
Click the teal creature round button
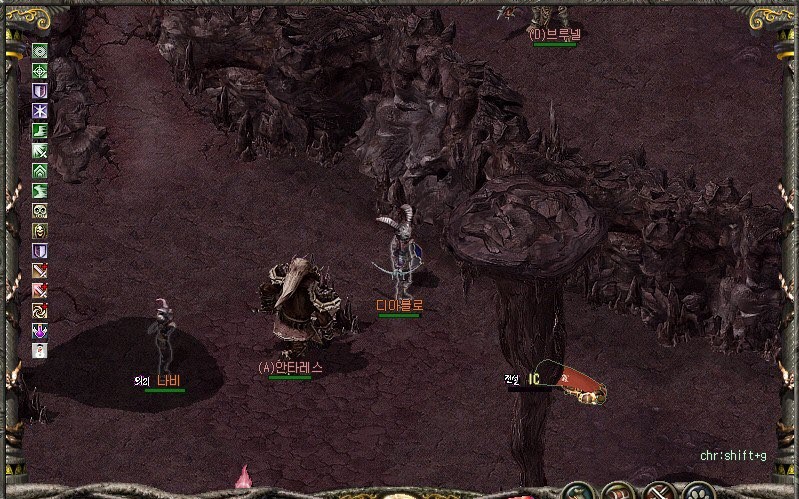coord(578,492)
